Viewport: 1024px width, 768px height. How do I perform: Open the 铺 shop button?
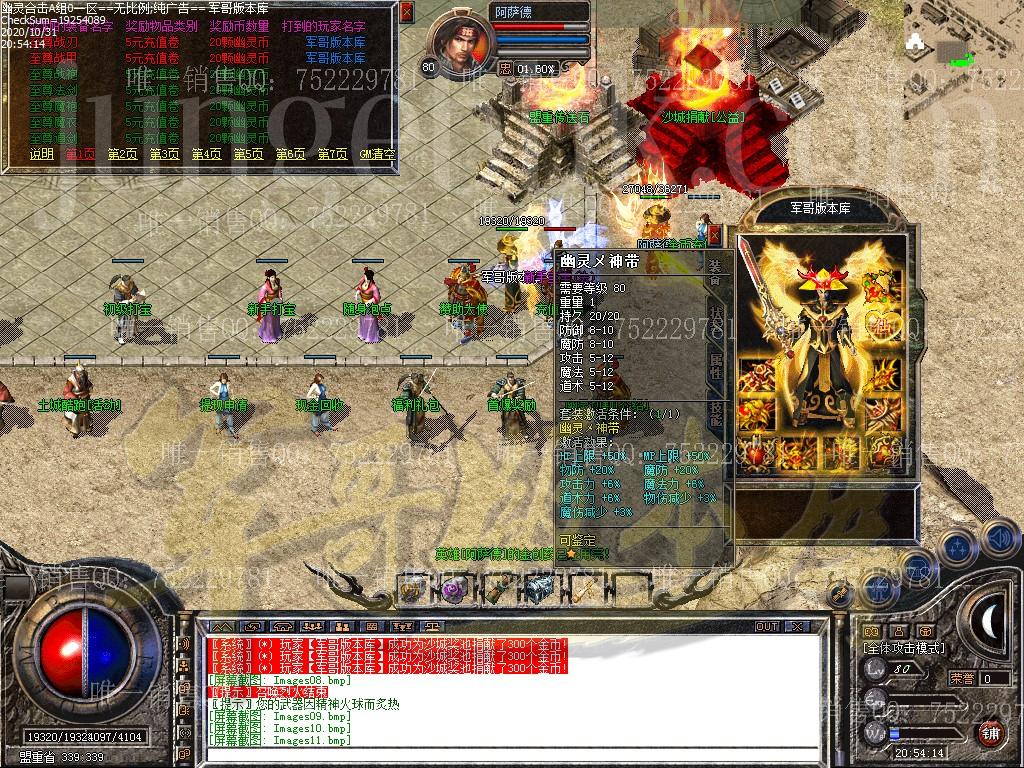click(x=990, y=733)
